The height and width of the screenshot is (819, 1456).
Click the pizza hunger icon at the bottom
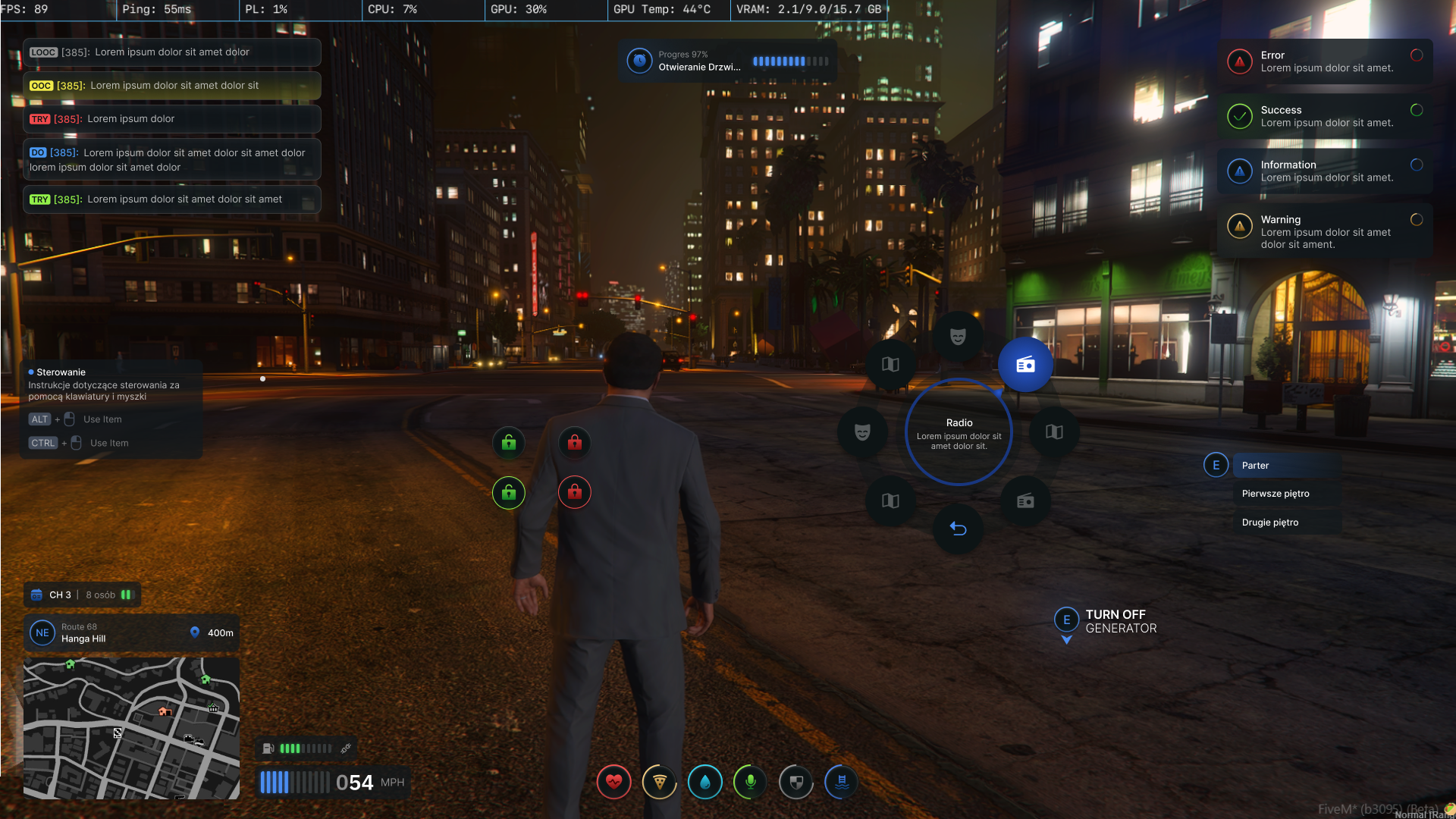(659, 782)
